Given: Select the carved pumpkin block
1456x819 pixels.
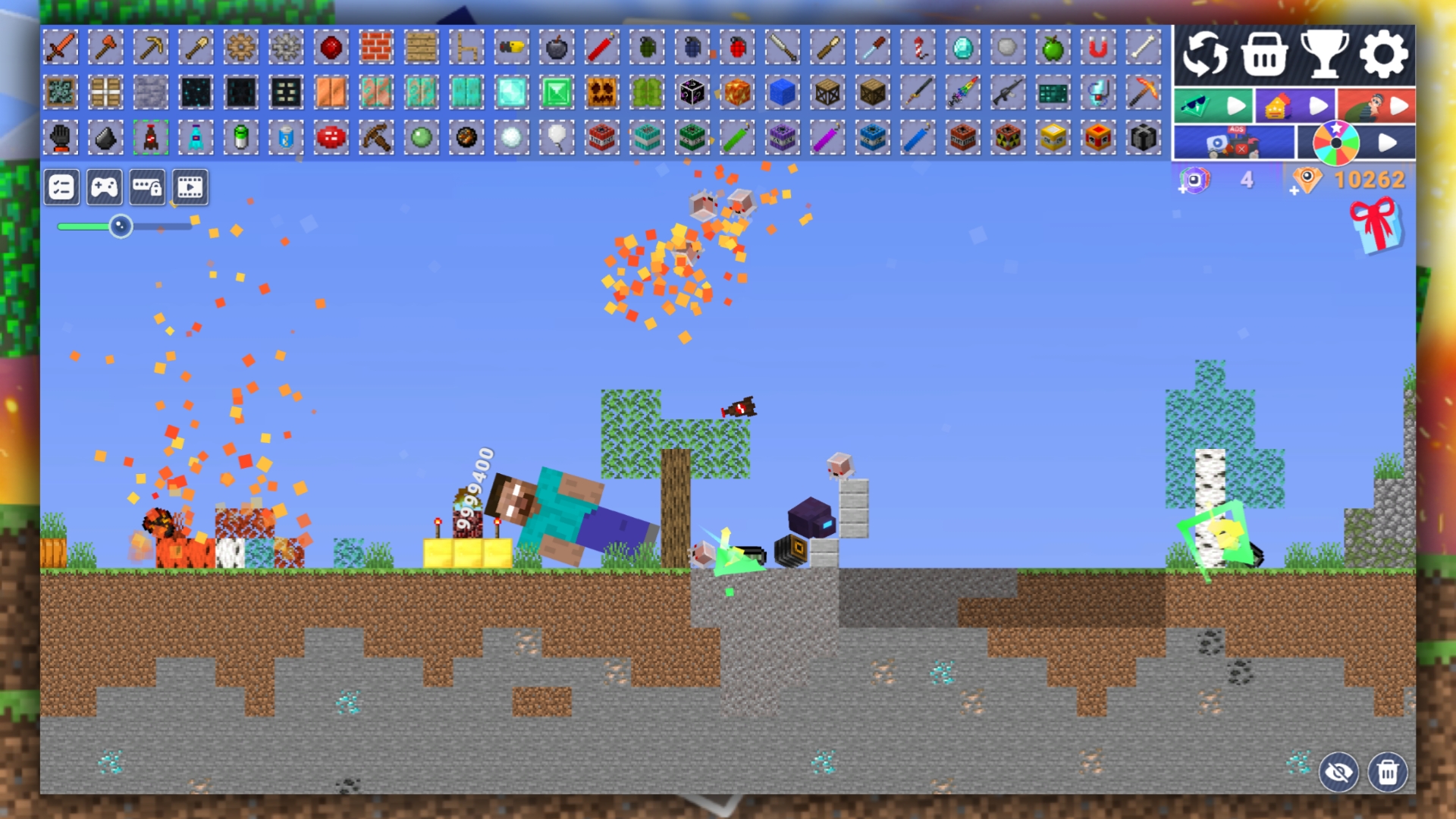Looking at the screenshot, I should pyautogui.click(x=601, y=93).
